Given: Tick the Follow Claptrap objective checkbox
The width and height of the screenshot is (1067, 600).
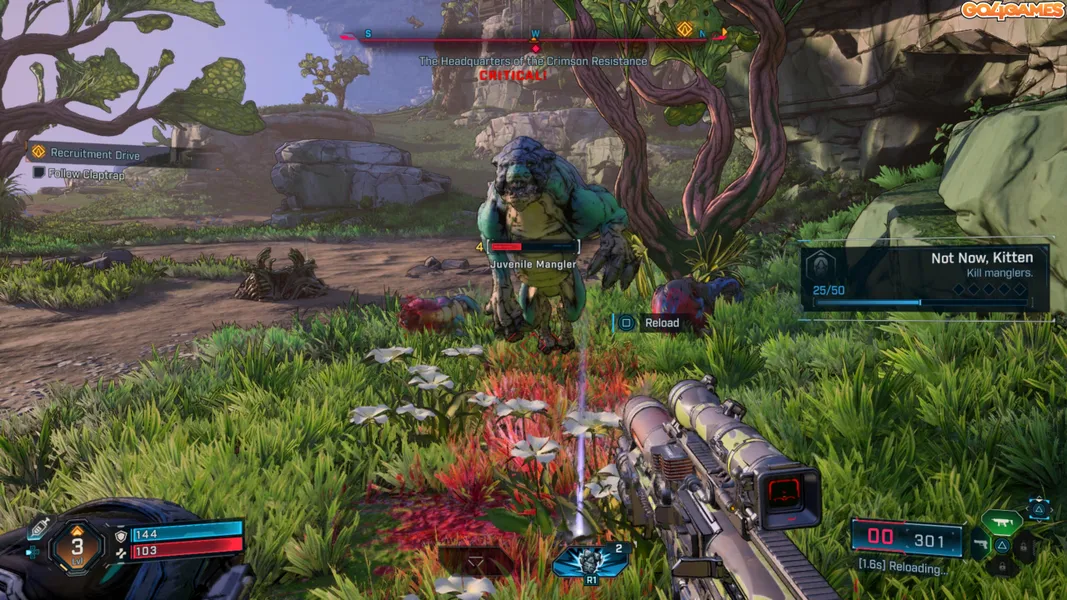Looking at the screenshot, I should [39, 173].
